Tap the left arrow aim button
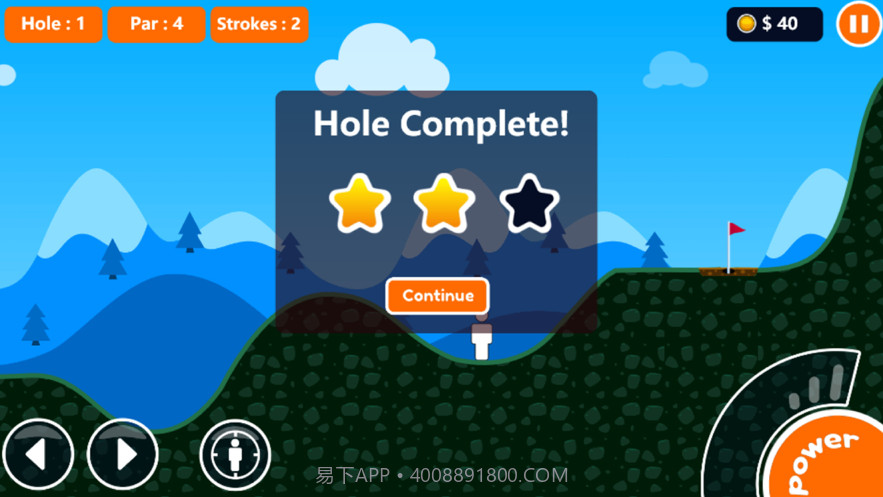Viewport: 883px width, 497px height. click(37, 455)
